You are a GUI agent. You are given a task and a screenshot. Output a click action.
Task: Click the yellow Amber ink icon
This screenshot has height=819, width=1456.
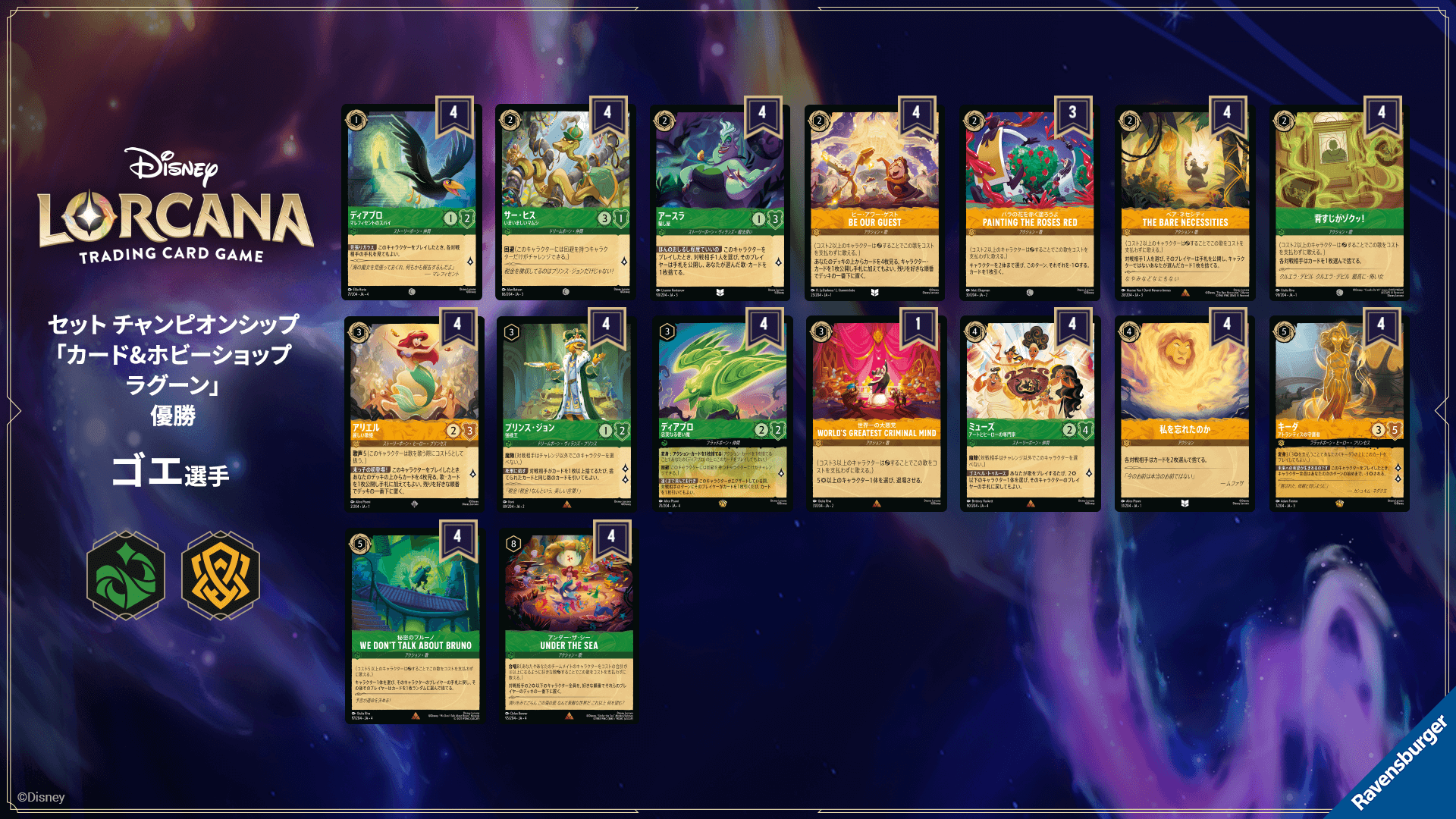point(221,576)
